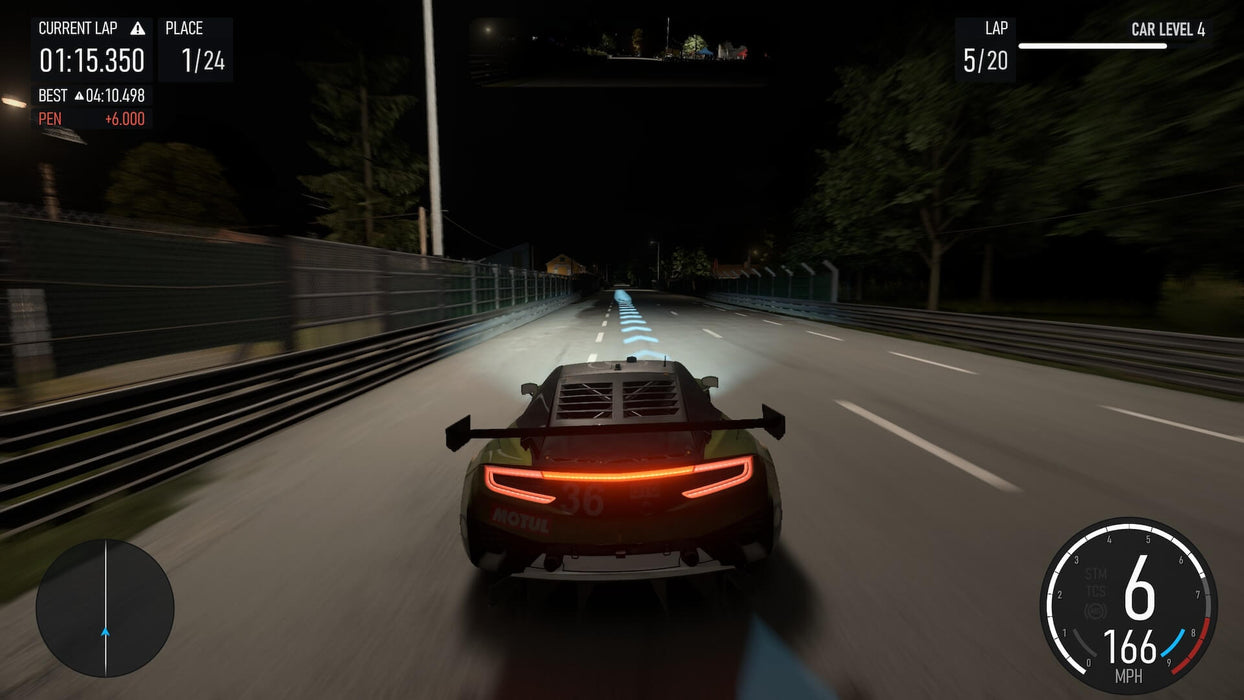Image resolution: width=1244 pixels, height=700 pixels.
Task: Click the circular track minimap
Action: click(x=105, y=608)
